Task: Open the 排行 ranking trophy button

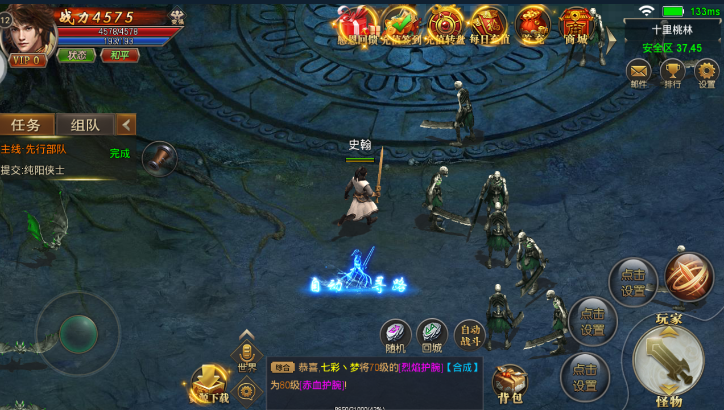Action: (673, 73)
